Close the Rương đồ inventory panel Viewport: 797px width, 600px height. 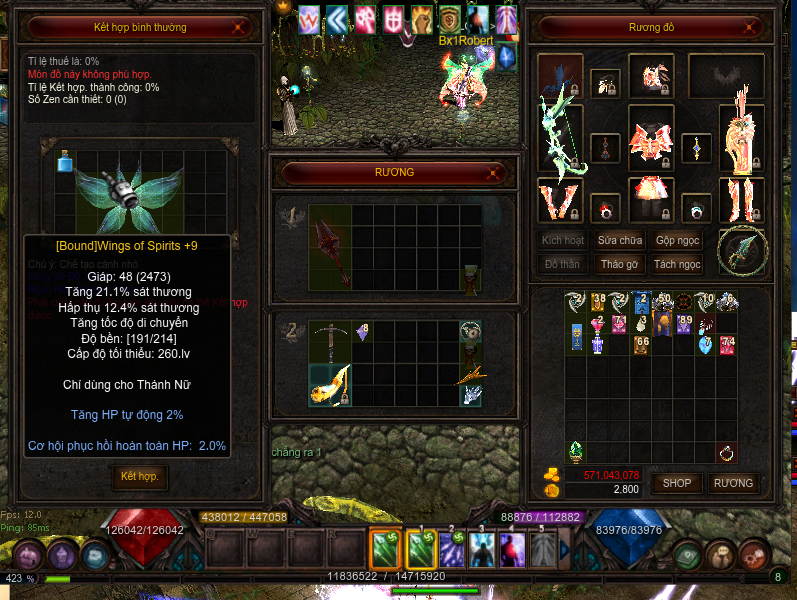point(762,27)
